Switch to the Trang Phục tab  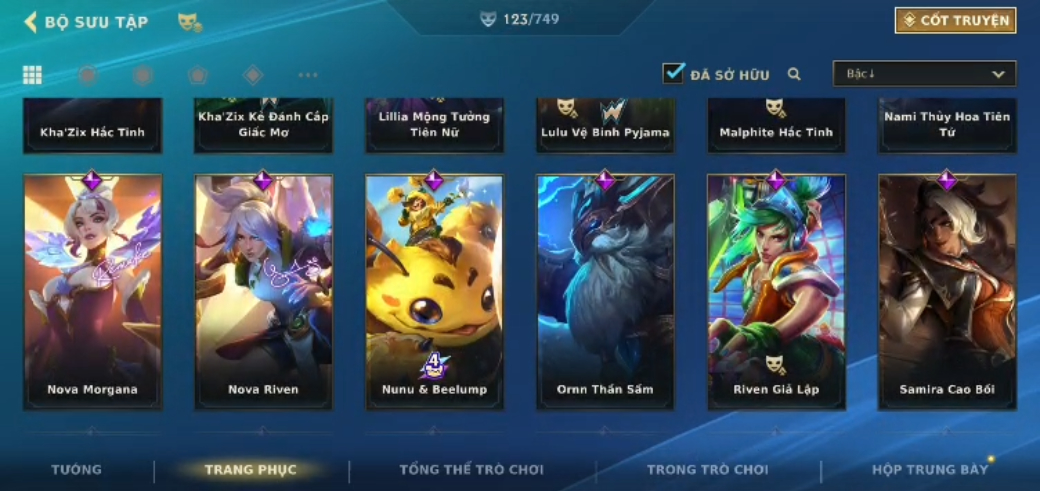250,469
